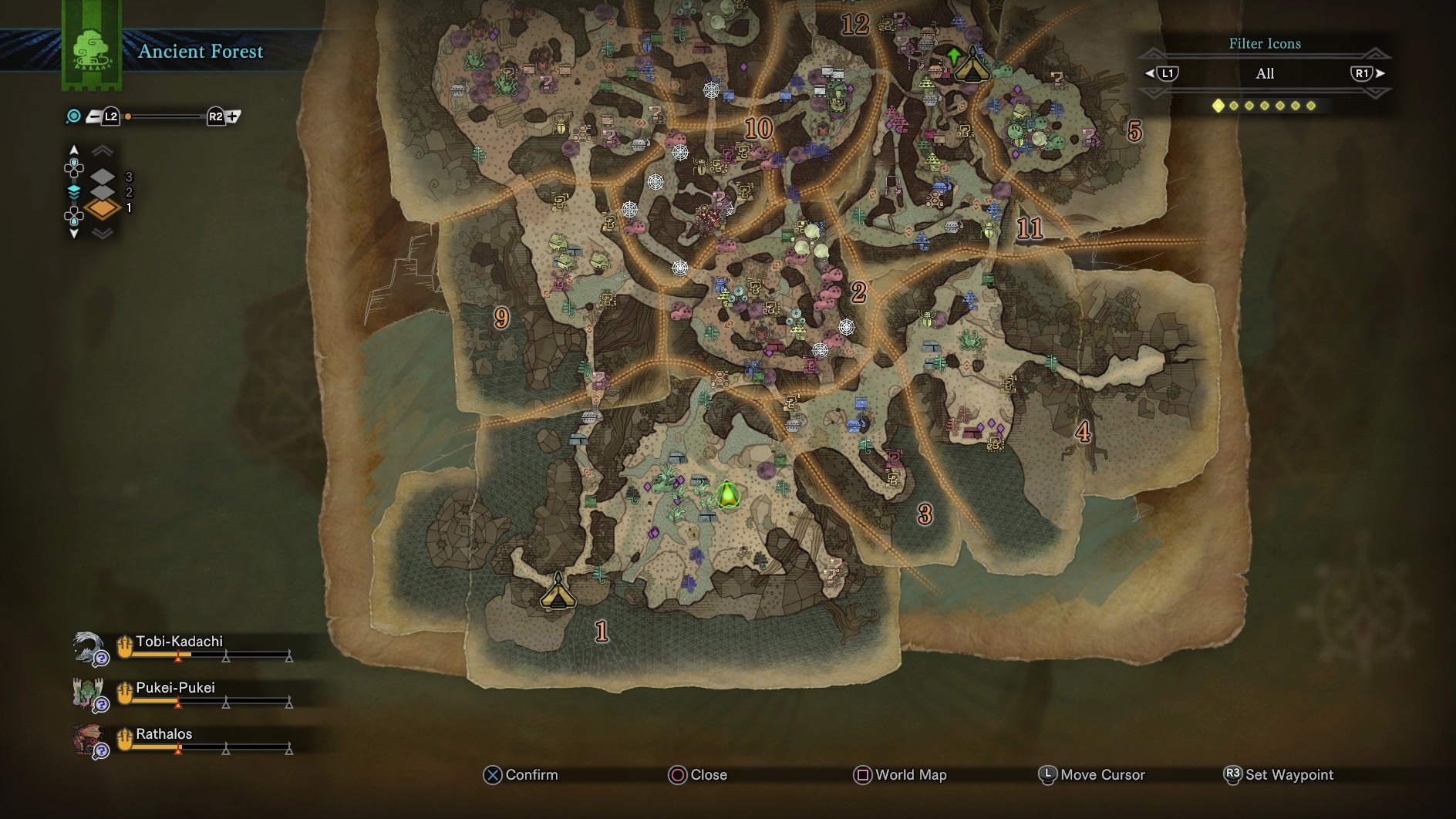Select the northern camp tent near area 12
The image size is (1456, 819).
click(x=972, y=67)
